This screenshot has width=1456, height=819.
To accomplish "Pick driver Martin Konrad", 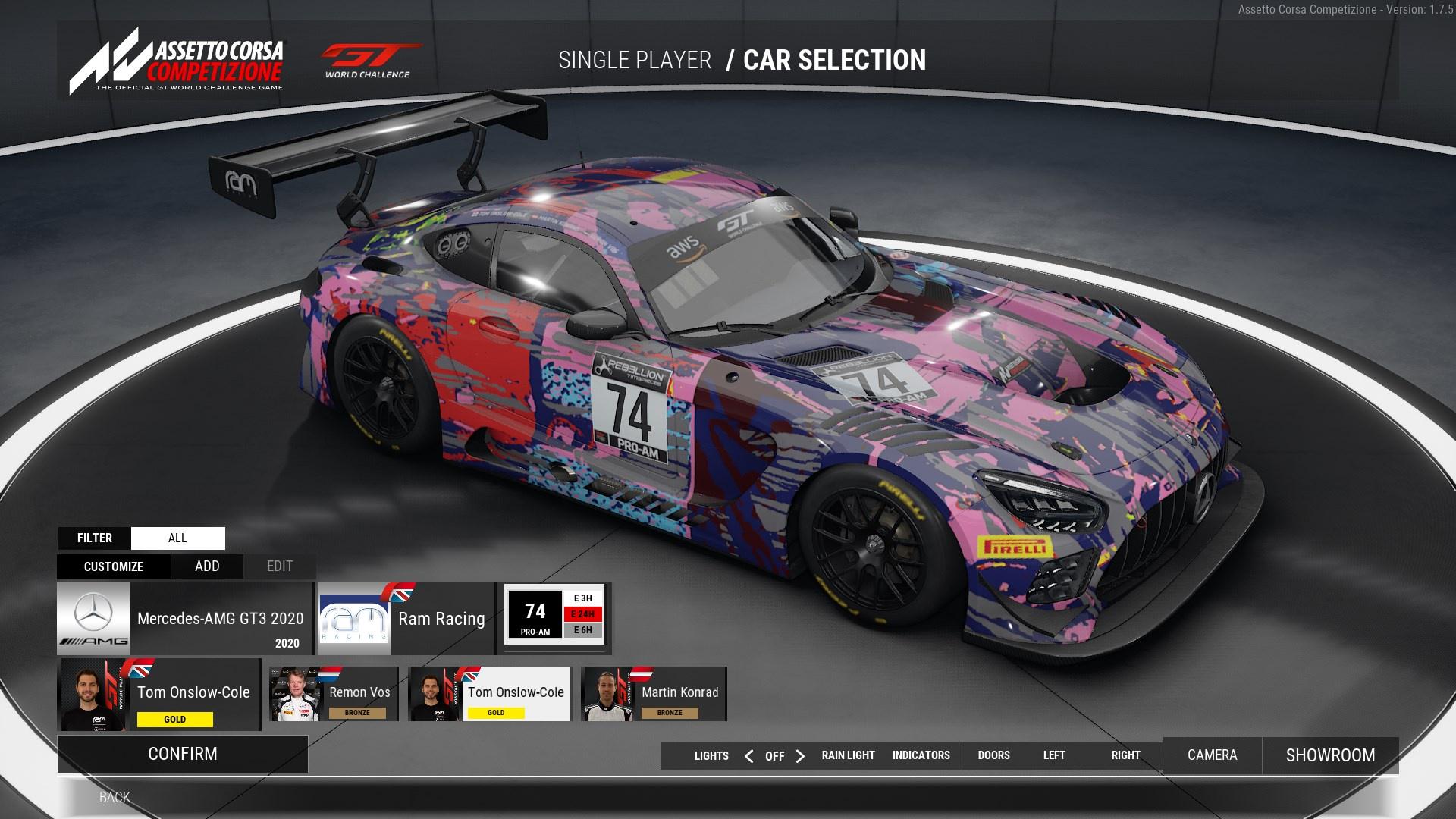I will [x=653, y=694].
